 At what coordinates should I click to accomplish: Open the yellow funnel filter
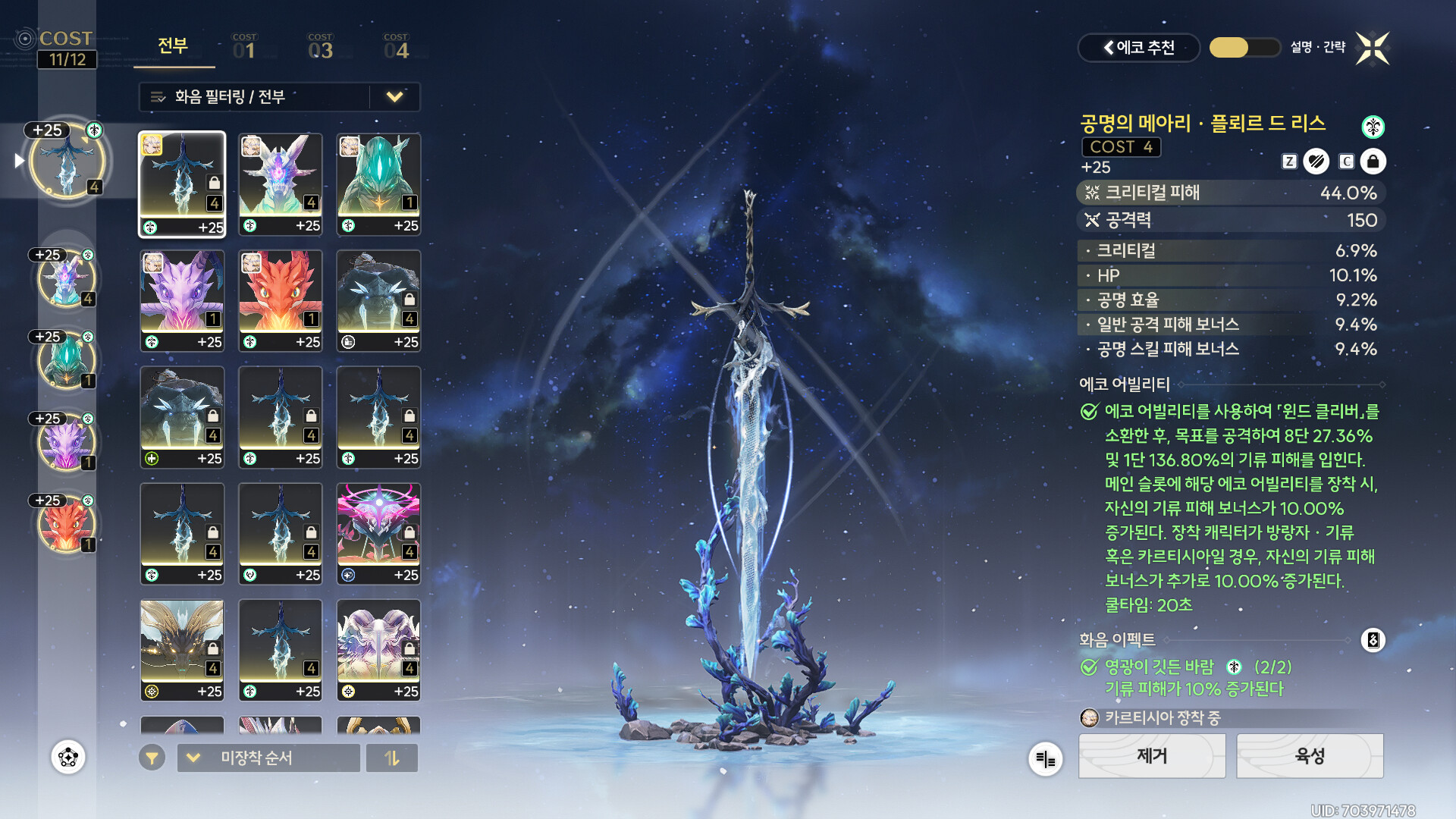[x=152, y=758]
